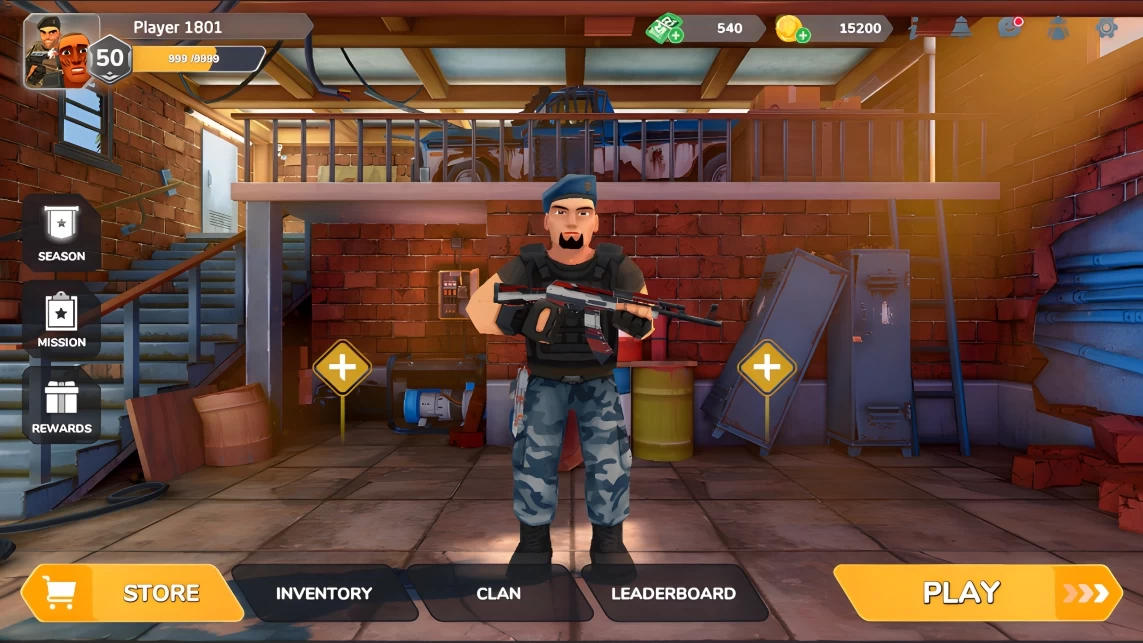The height and width of the screenshot is (643, 1143).
Task: Open the settings gear icon
Action: [x=1105, y=28]
